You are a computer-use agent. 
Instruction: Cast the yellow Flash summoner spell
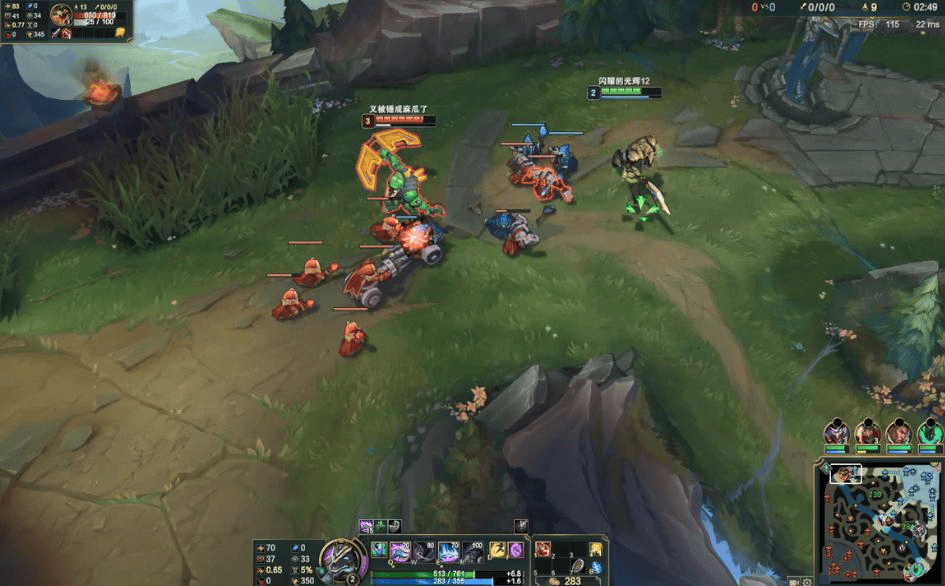497,550
